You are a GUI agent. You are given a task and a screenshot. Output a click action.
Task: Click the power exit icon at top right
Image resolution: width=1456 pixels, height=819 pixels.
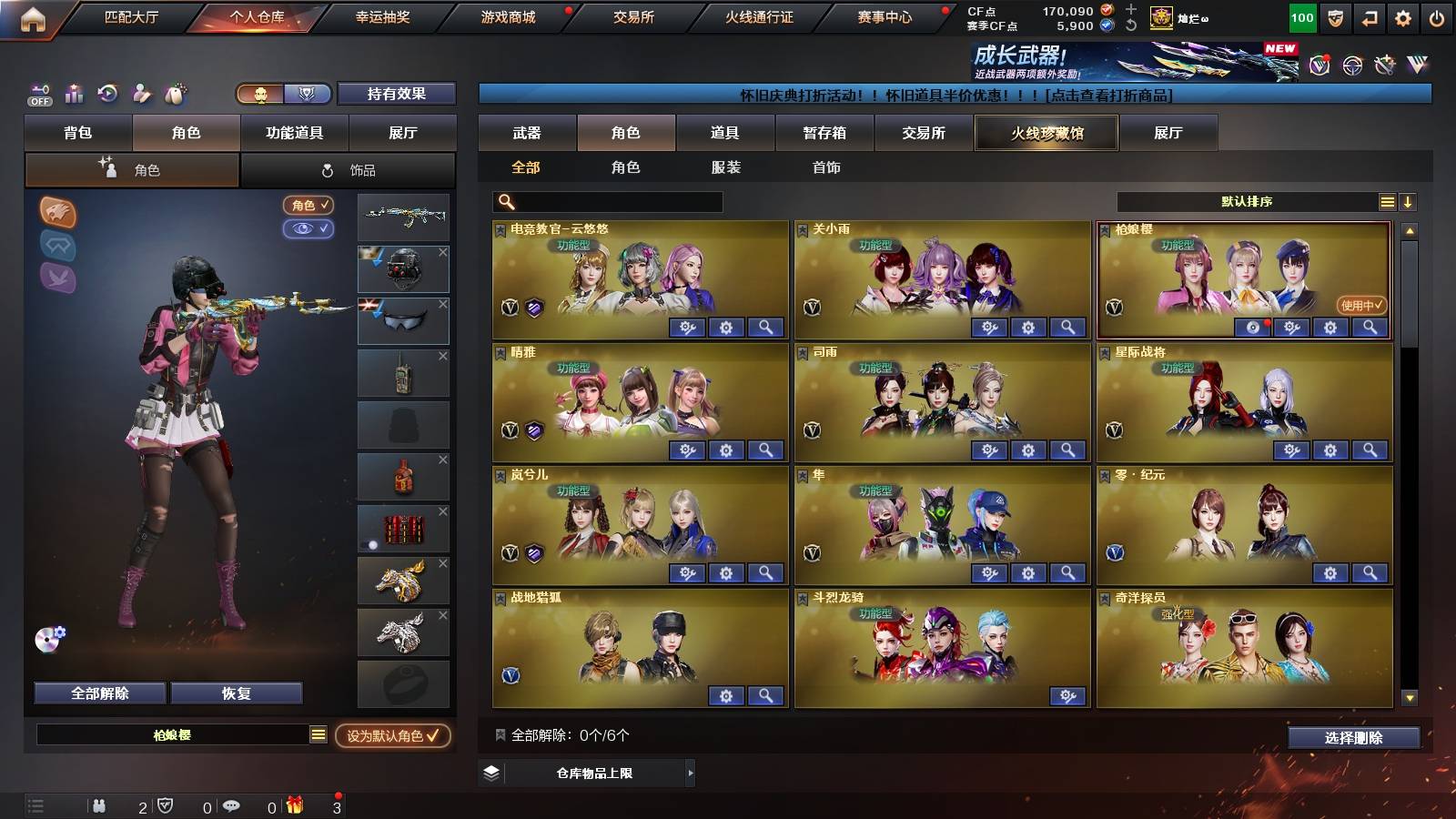(x=1437, y=18)
